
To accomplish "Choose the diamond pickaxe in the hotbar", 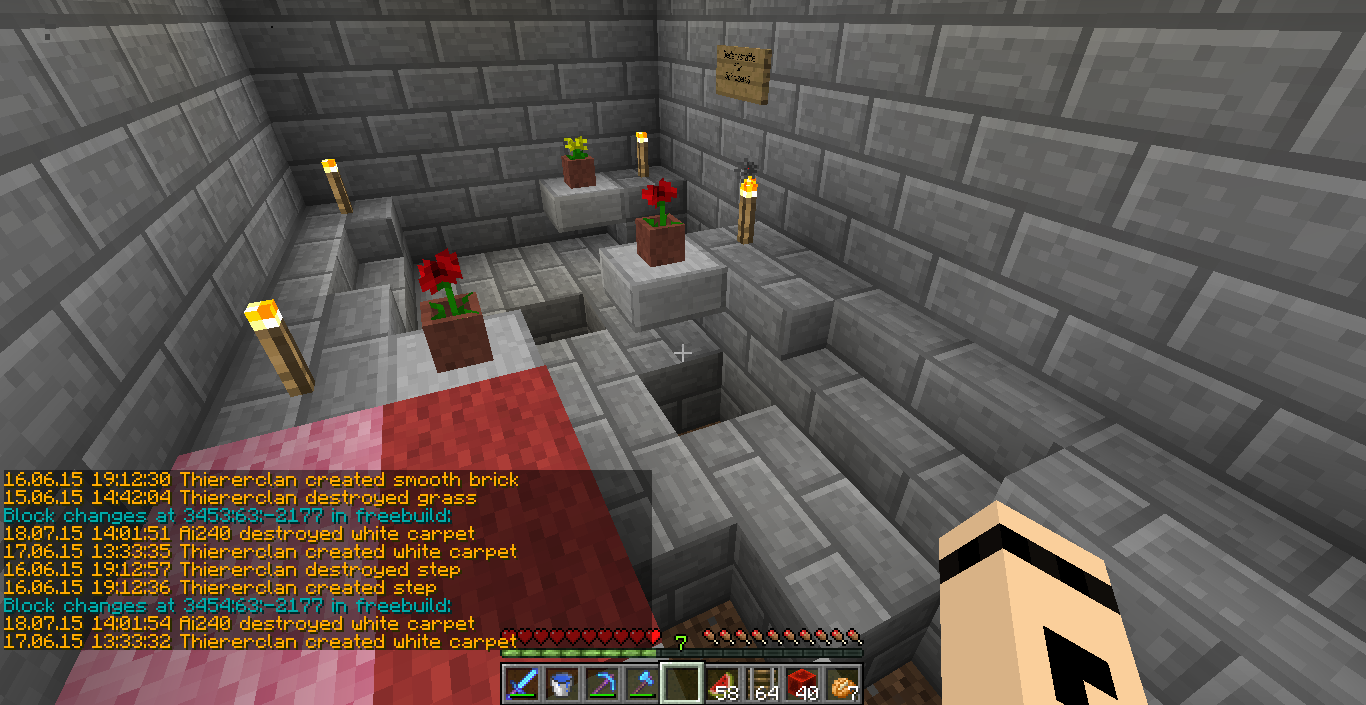I will tap(602, 684).
